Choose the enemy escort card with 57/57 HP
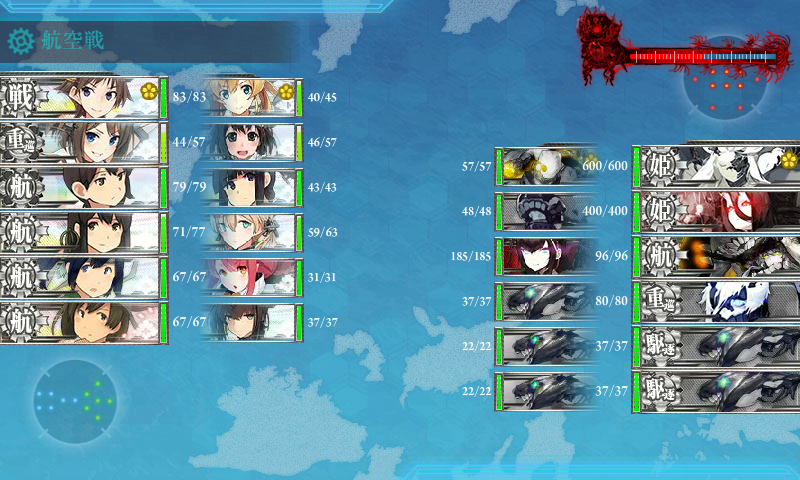This screenshot has width=800, height=480. tap(545, 165)
